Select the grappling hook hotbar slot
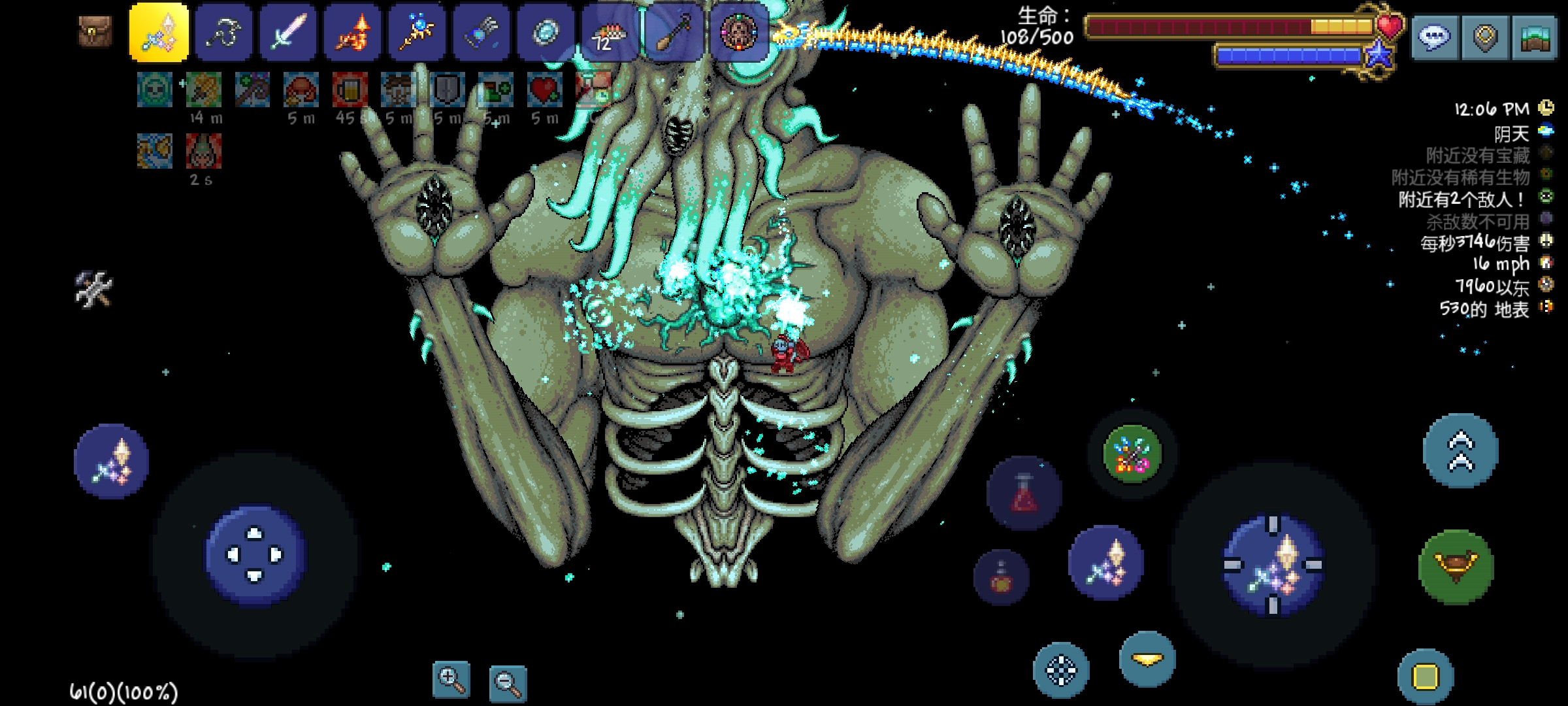 223,33
